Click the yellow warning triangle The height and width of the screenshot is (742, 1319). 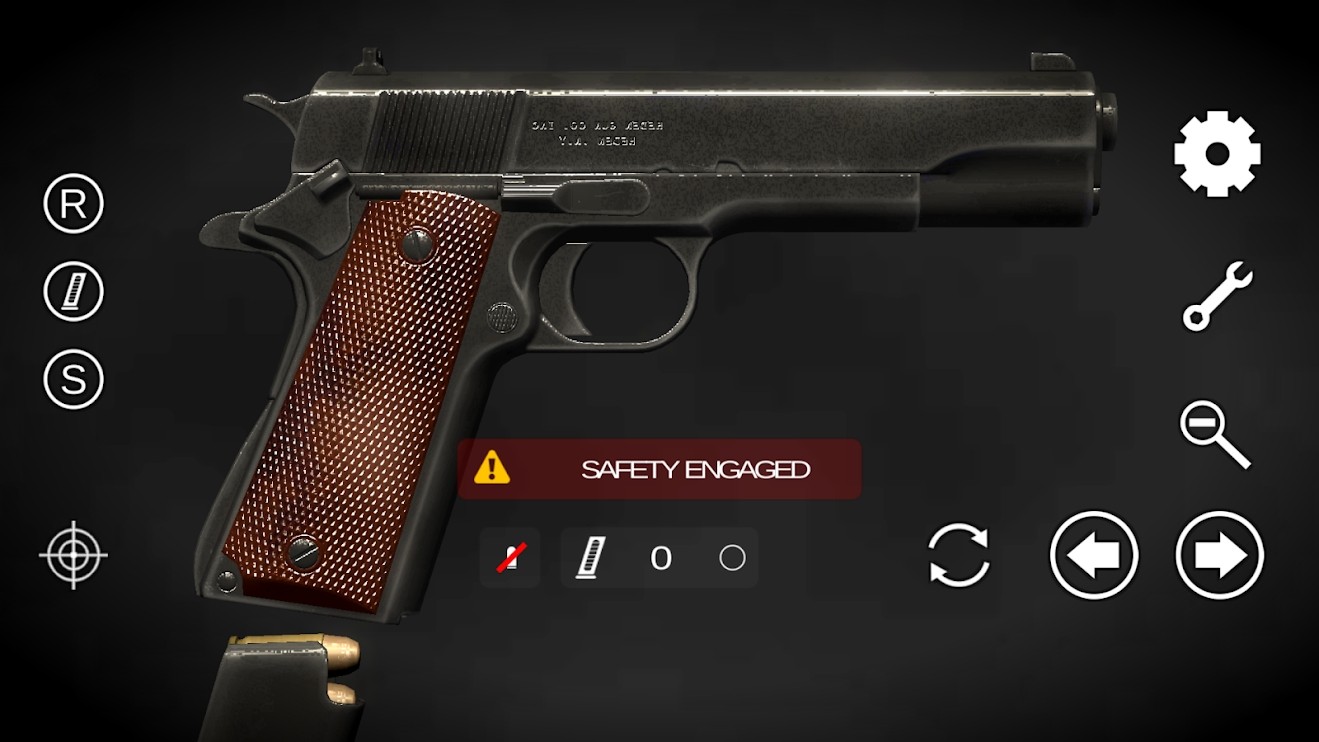tap(492, 467)
